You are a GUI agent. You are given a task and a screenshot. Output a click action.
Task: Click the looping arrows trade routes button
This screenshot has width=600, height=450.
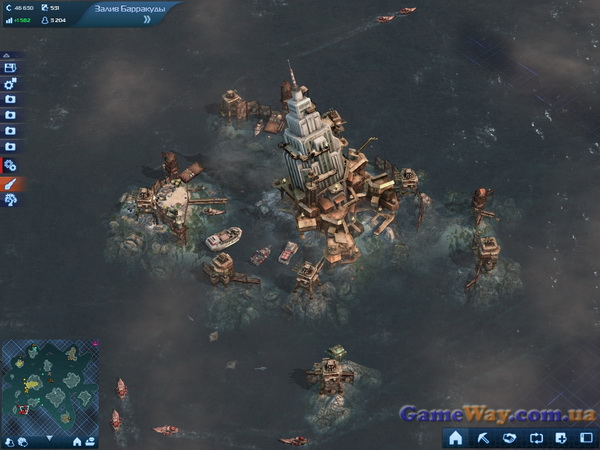535,437
